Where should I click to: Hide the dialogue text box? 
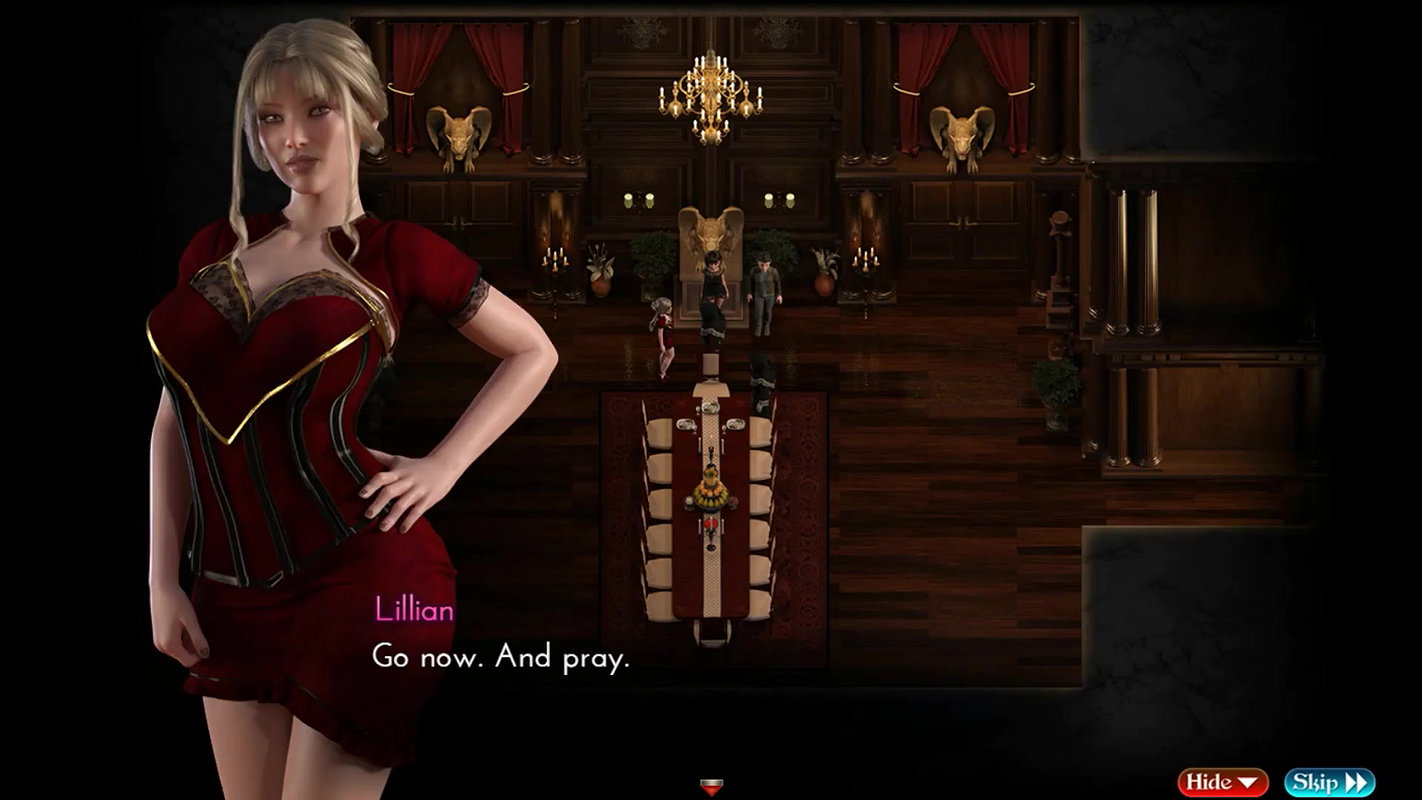point(1222,782)
